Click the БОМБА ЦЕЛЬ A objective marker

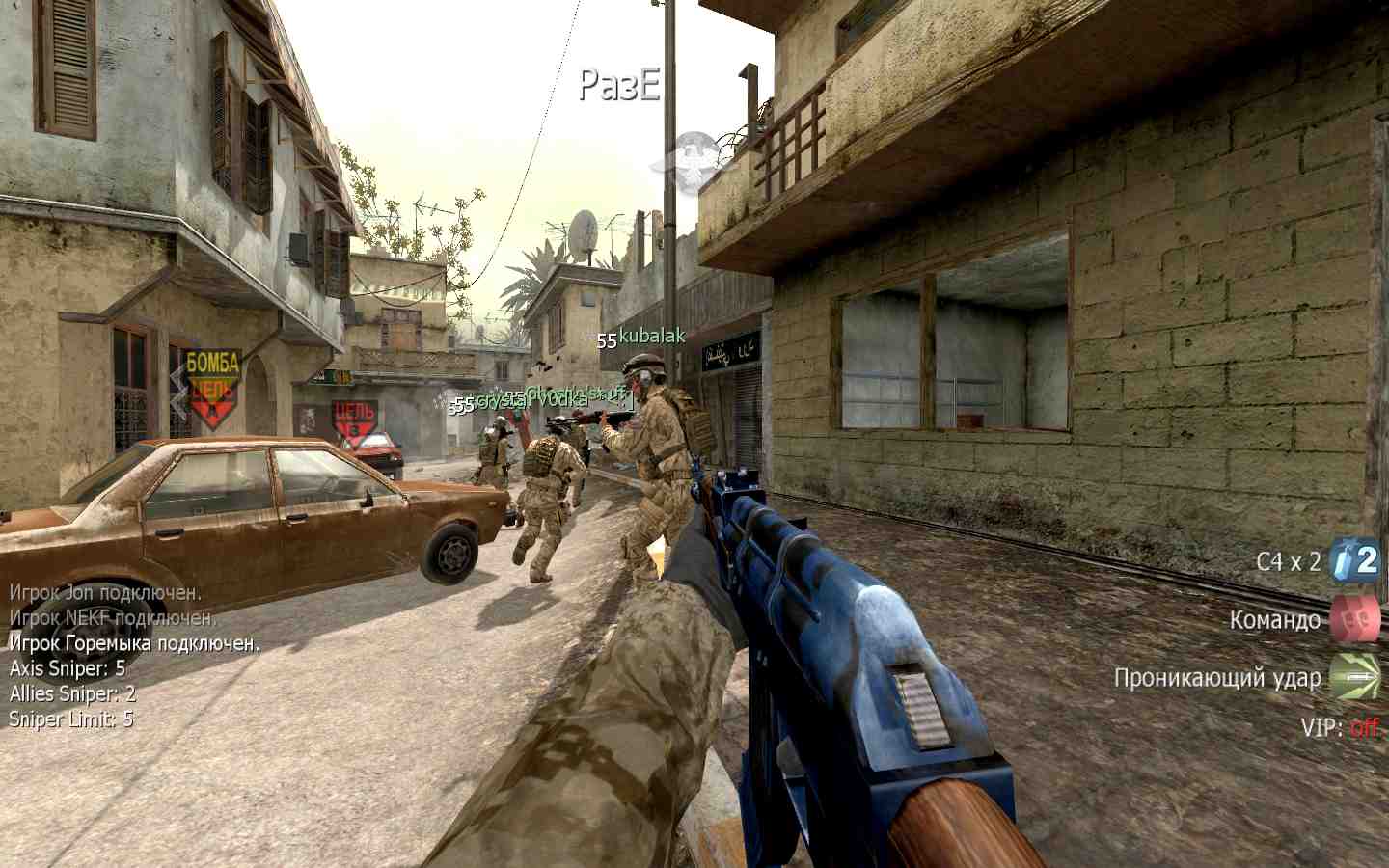(212, 390)
